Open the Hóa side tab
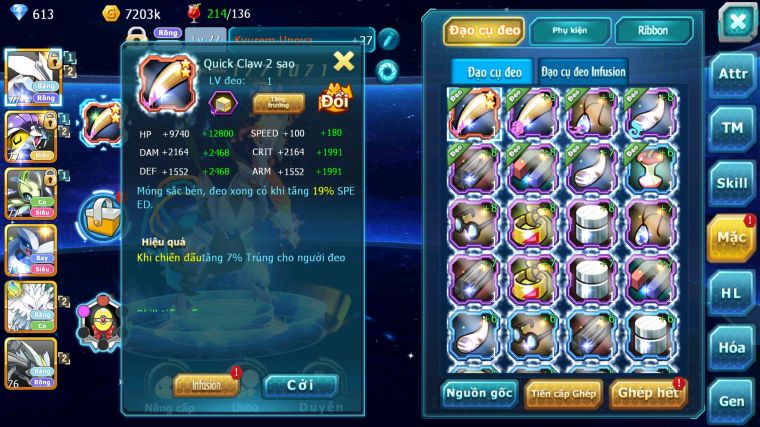 tap(732, 347)
